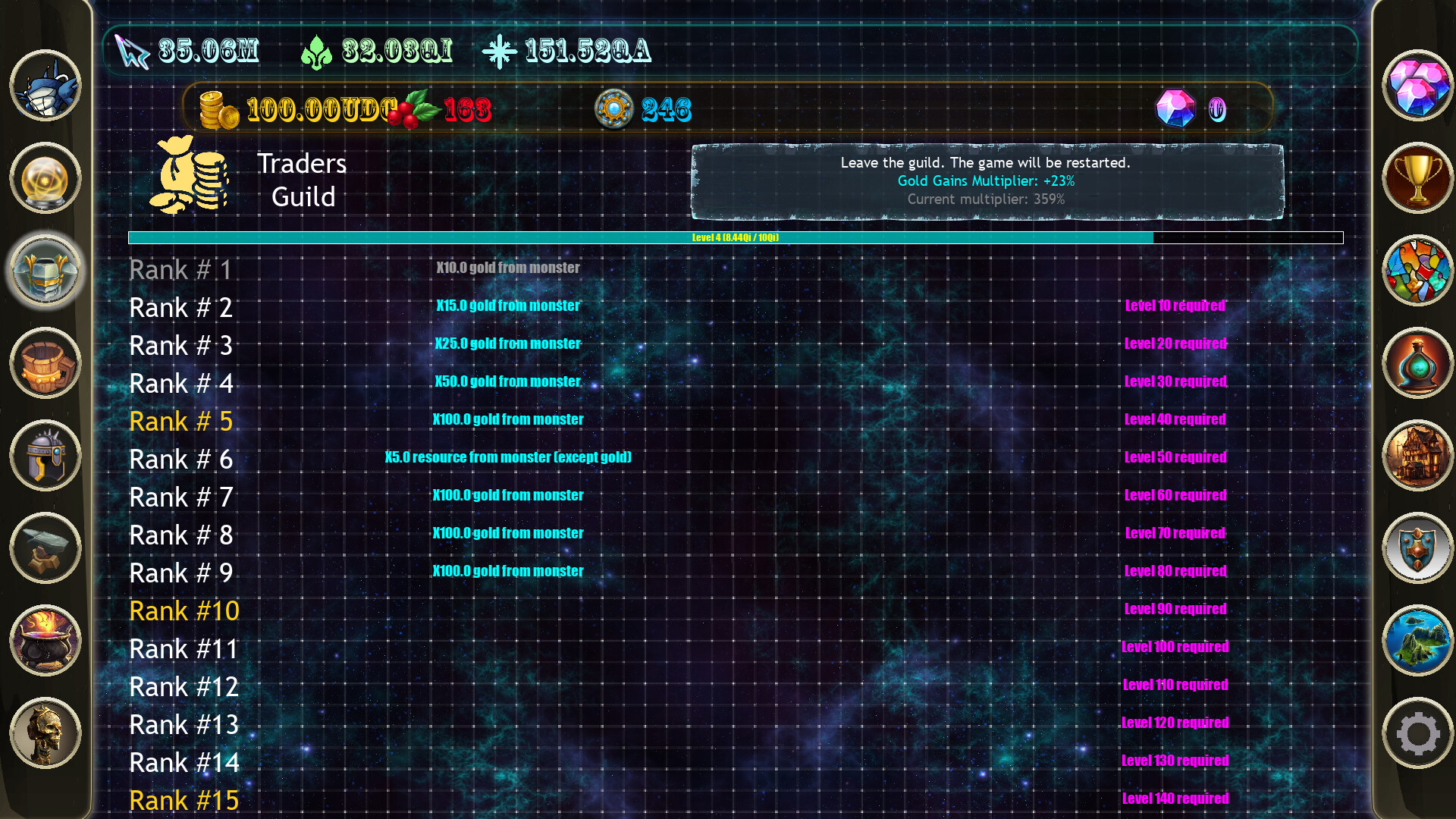The image size is (1456, 819).
Task: Open the tavern building icon
Action: (1417, 457)
